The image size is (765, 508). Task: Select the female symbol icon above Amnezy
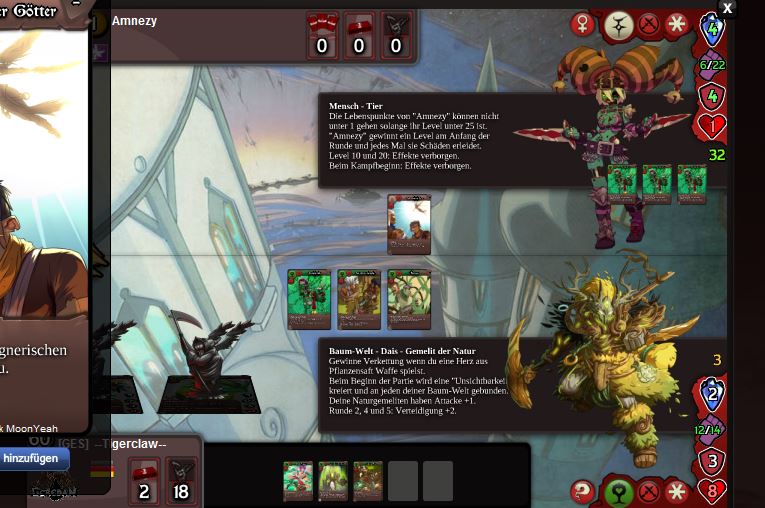tap(582, 24)
